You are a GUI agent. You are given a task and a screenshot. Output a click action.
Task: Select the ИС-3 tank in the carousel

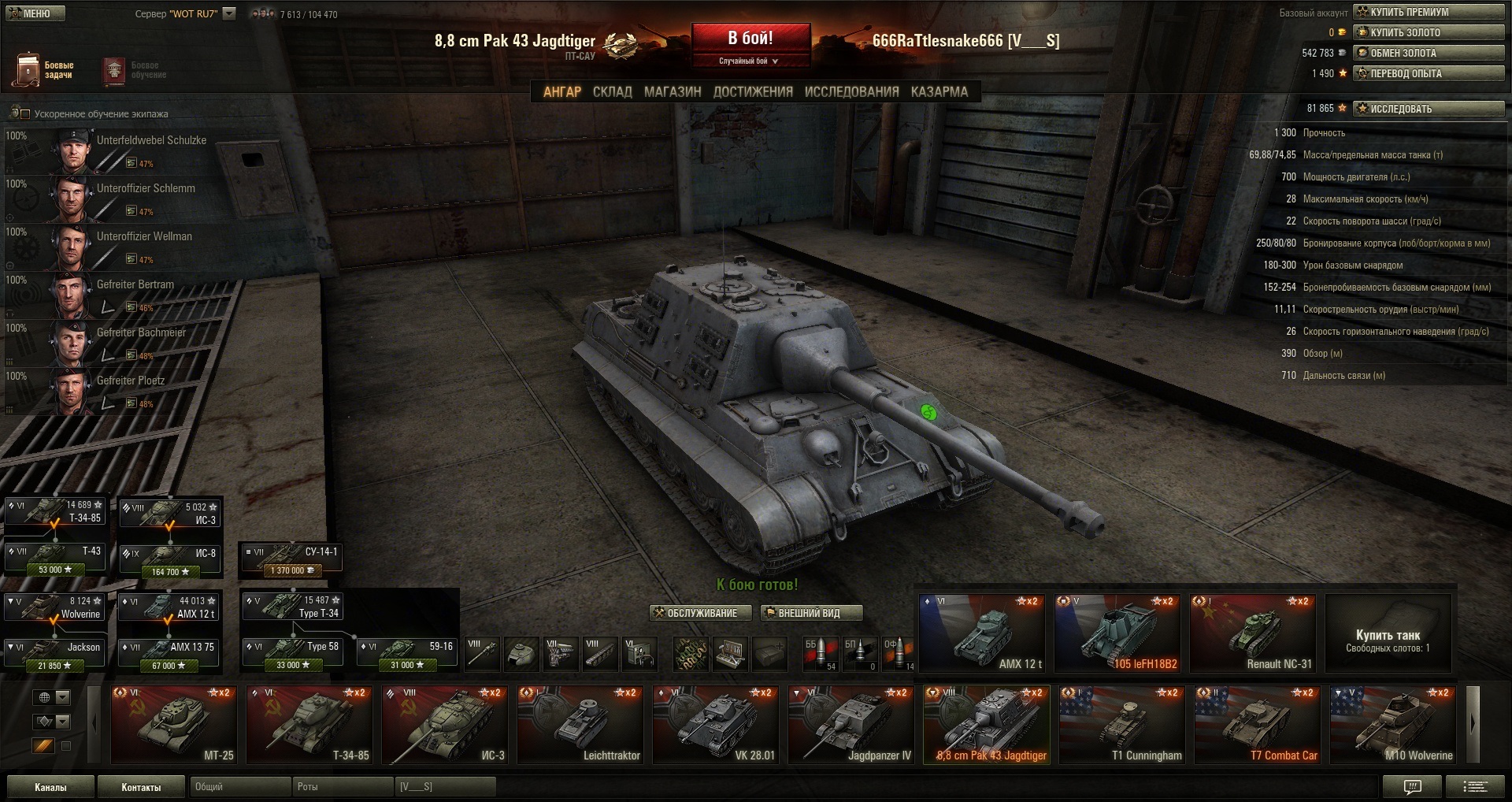pyautogui.click(x=445, y=725)
